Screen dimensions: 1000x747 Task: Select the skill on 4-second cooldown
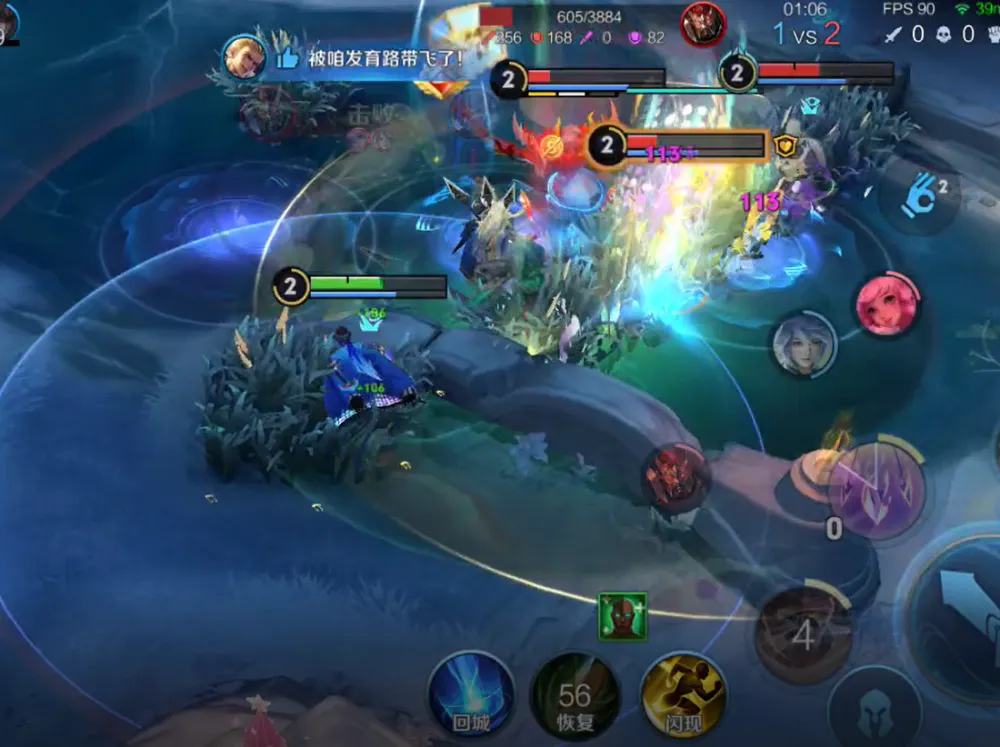click(803, 633)
